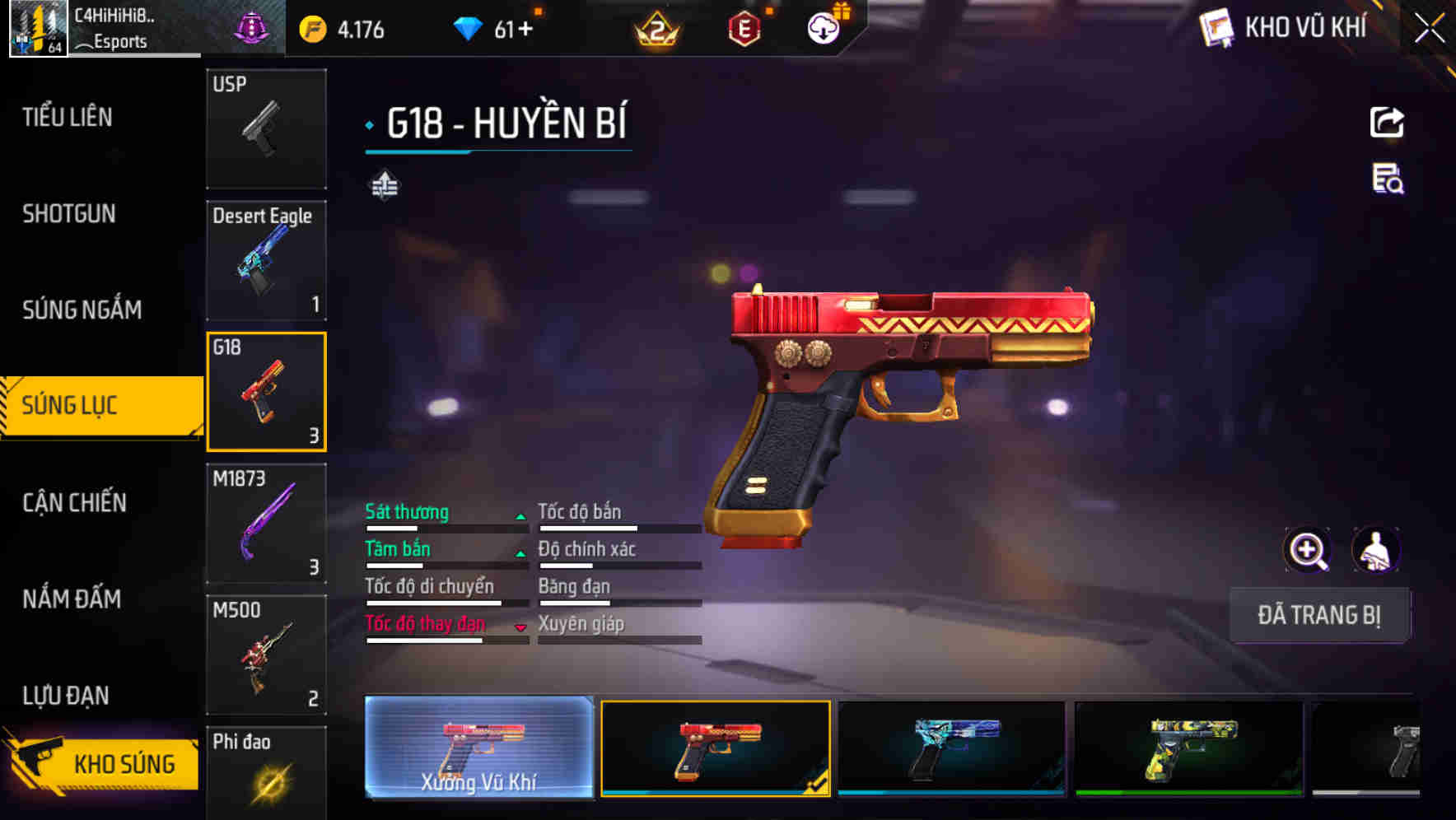Click the magnifier zoom preview icon
This screenshot has width=1456, height=820.
[1308, 550]
